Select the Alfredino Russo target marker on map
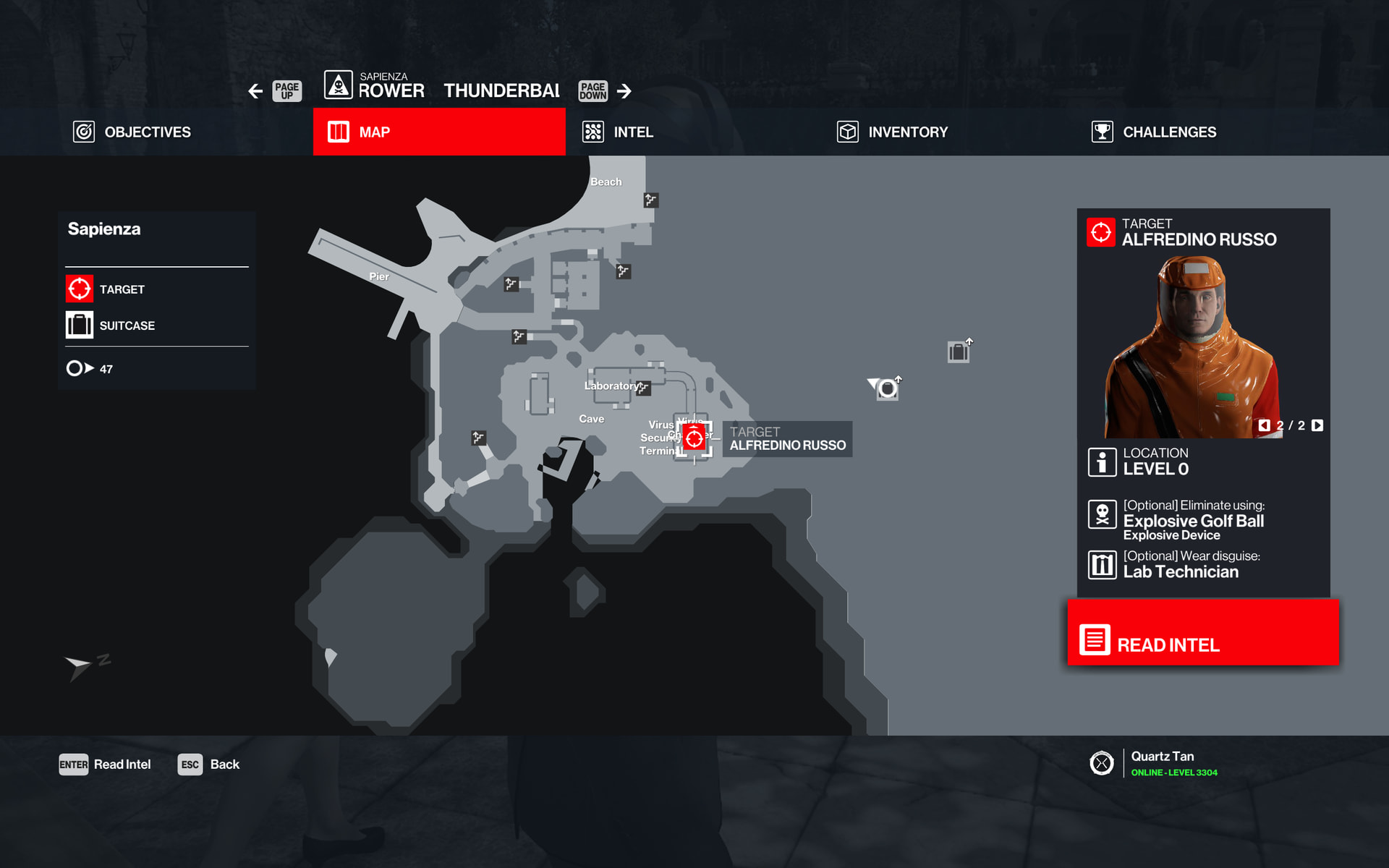Screen dimensions: 1389x868 pyautogui.click(x=694, y=438)
